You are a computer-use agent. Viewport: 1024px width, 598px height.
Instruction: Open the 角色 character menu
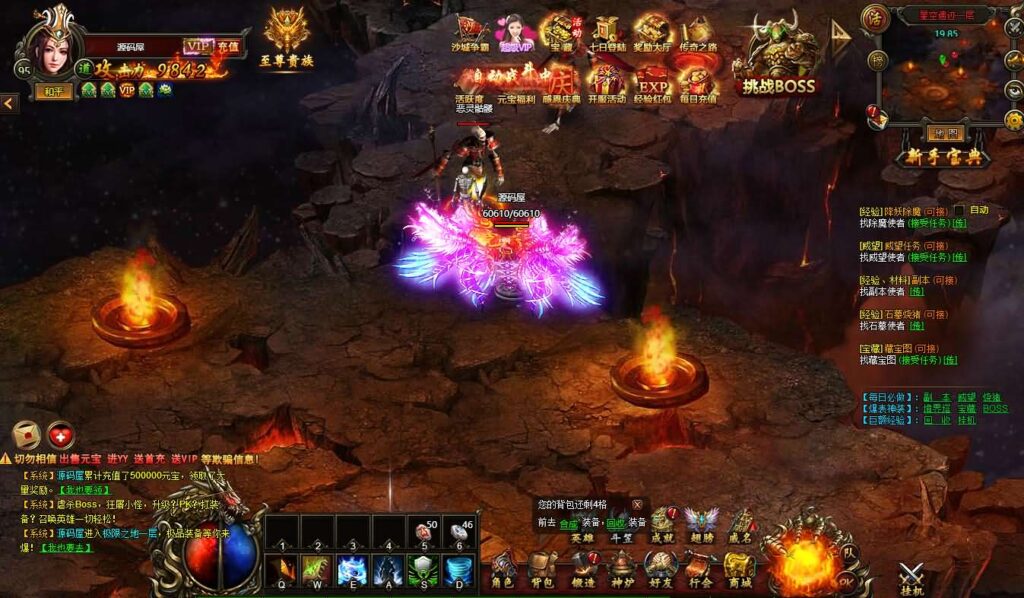[503, 570]
